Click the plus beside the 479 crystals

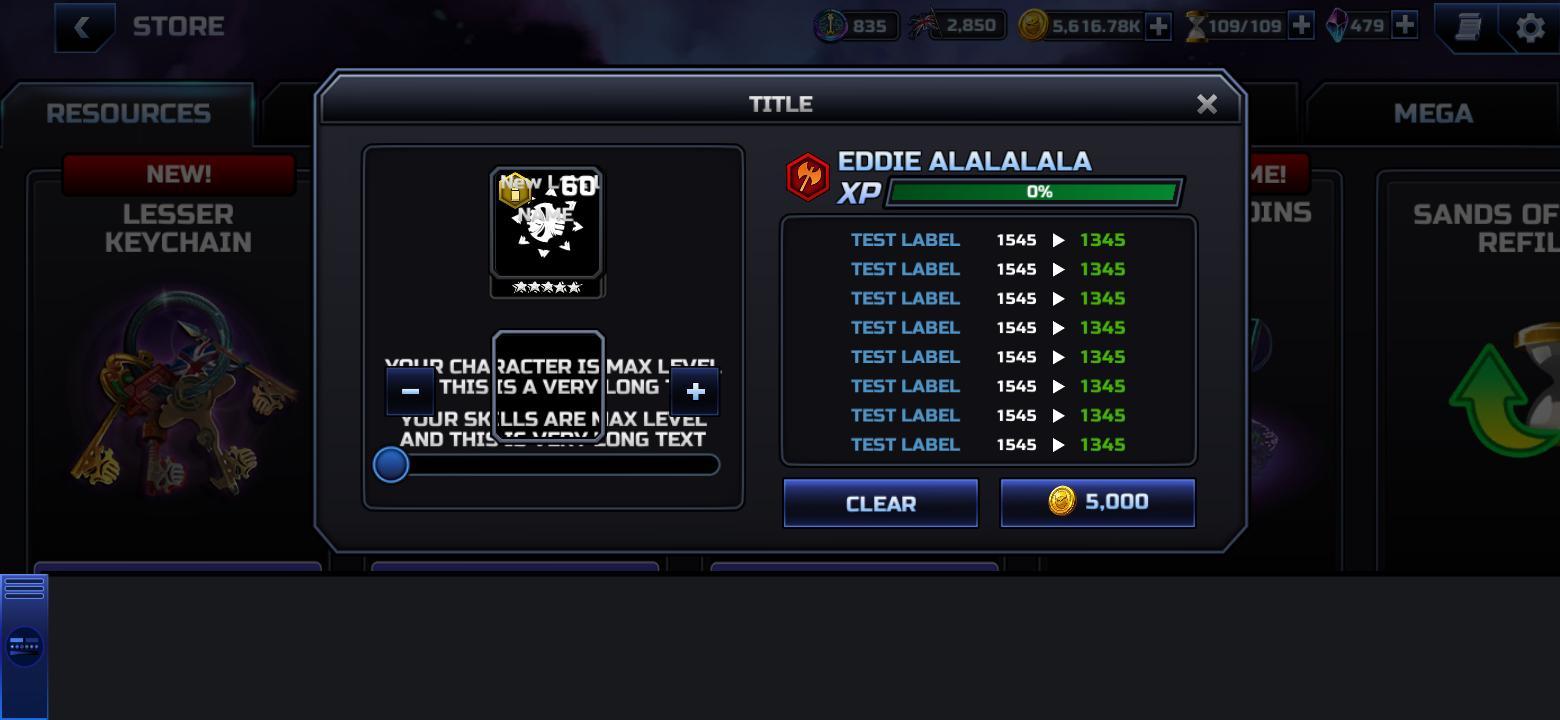pyautogui.click(x=1402, y=25)
